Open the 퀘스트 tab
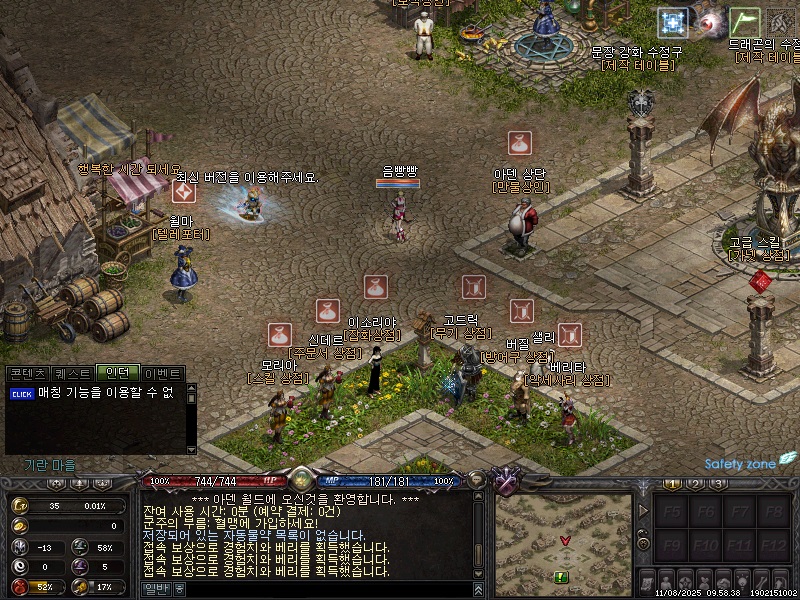Viewport: 800px width, 600px height. pyautogui.click(x=72, y=373)
